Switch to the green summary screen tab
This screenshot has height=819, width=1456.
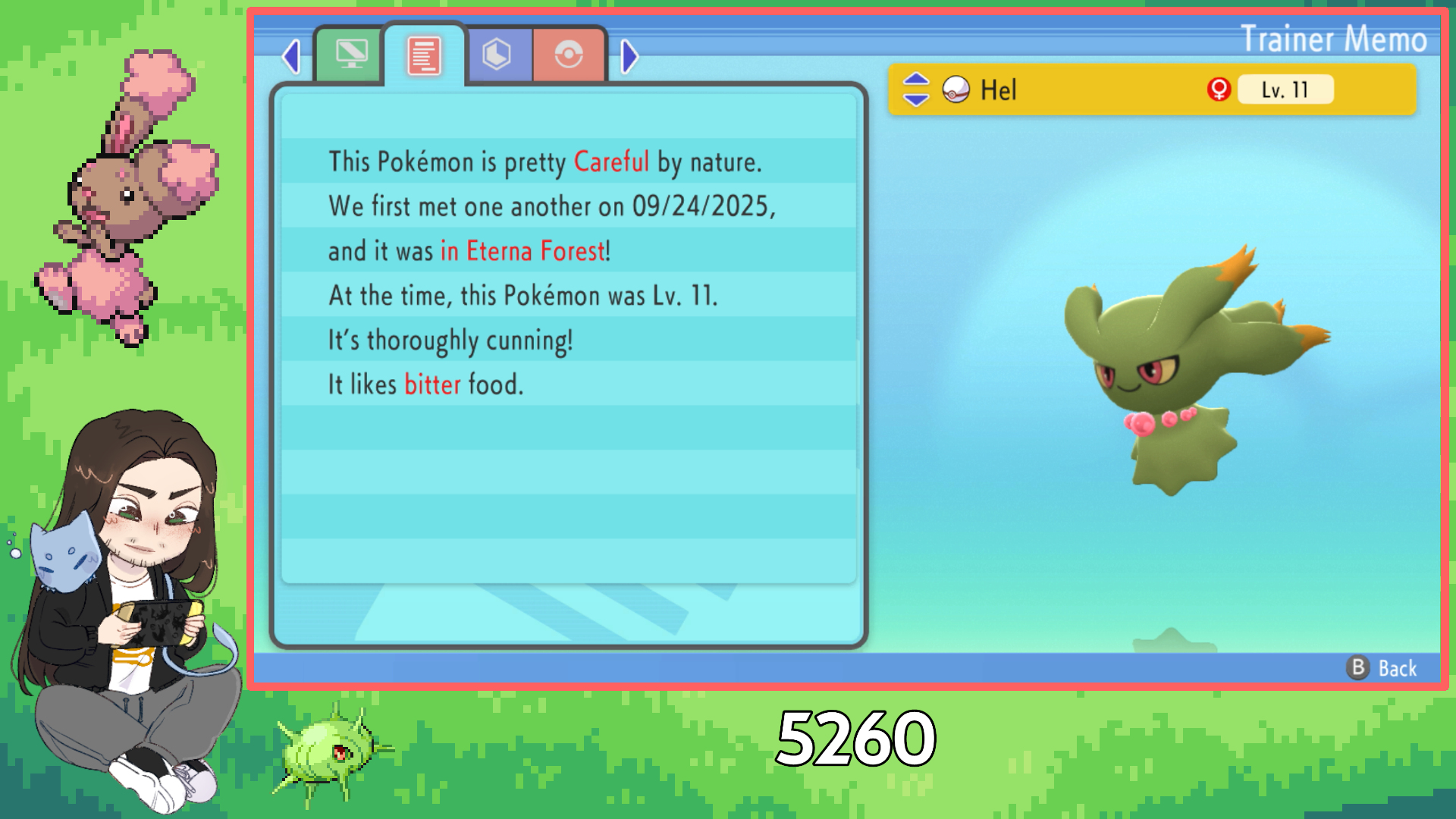click(350, 55)
